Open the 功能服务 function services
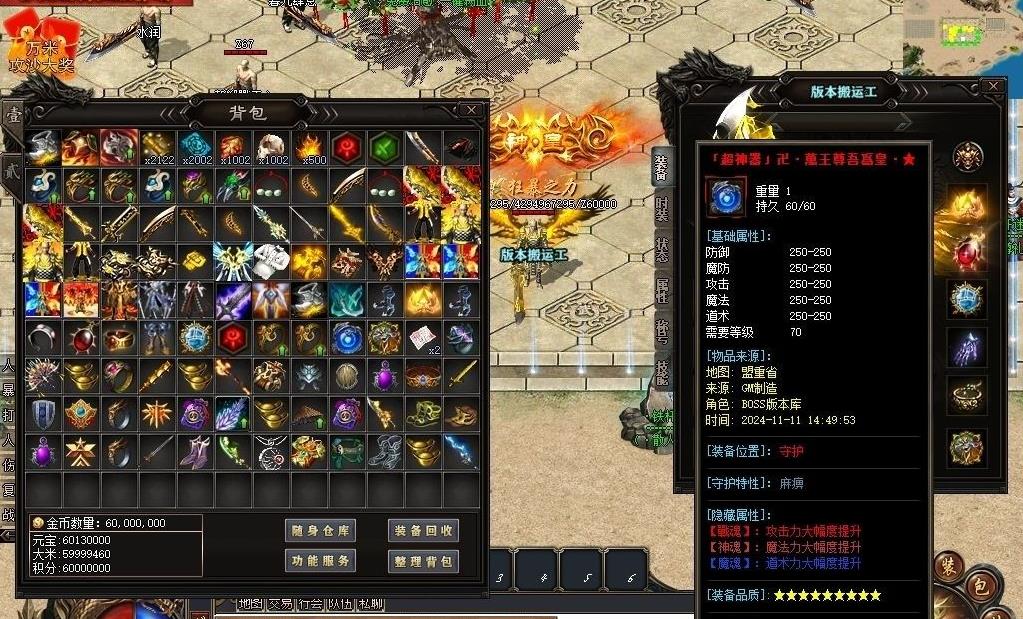The image size is (1023, 619). 320,561
